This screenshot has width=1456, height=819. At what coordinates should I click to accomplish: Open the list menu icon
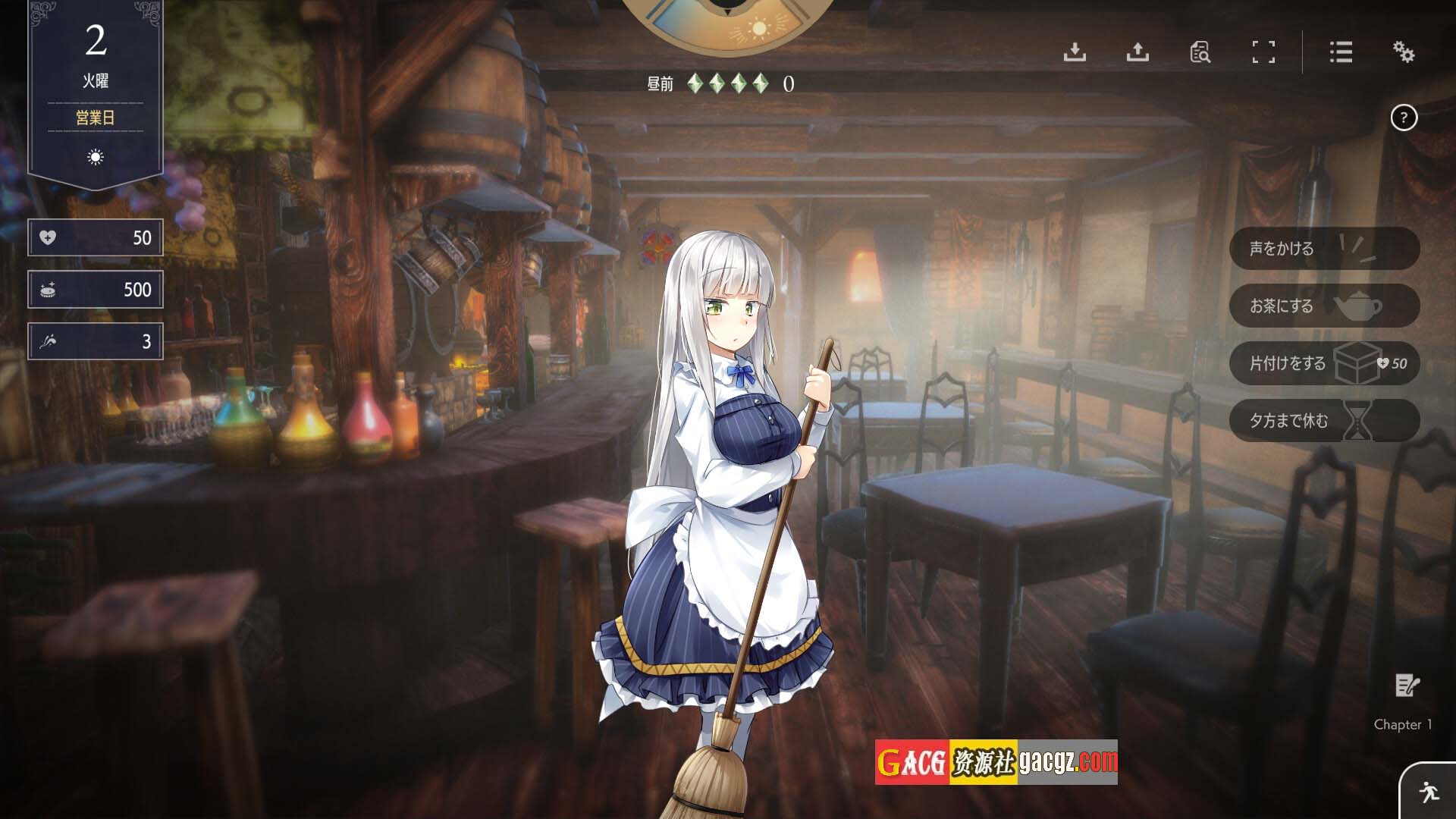[x=1341, y=52]
